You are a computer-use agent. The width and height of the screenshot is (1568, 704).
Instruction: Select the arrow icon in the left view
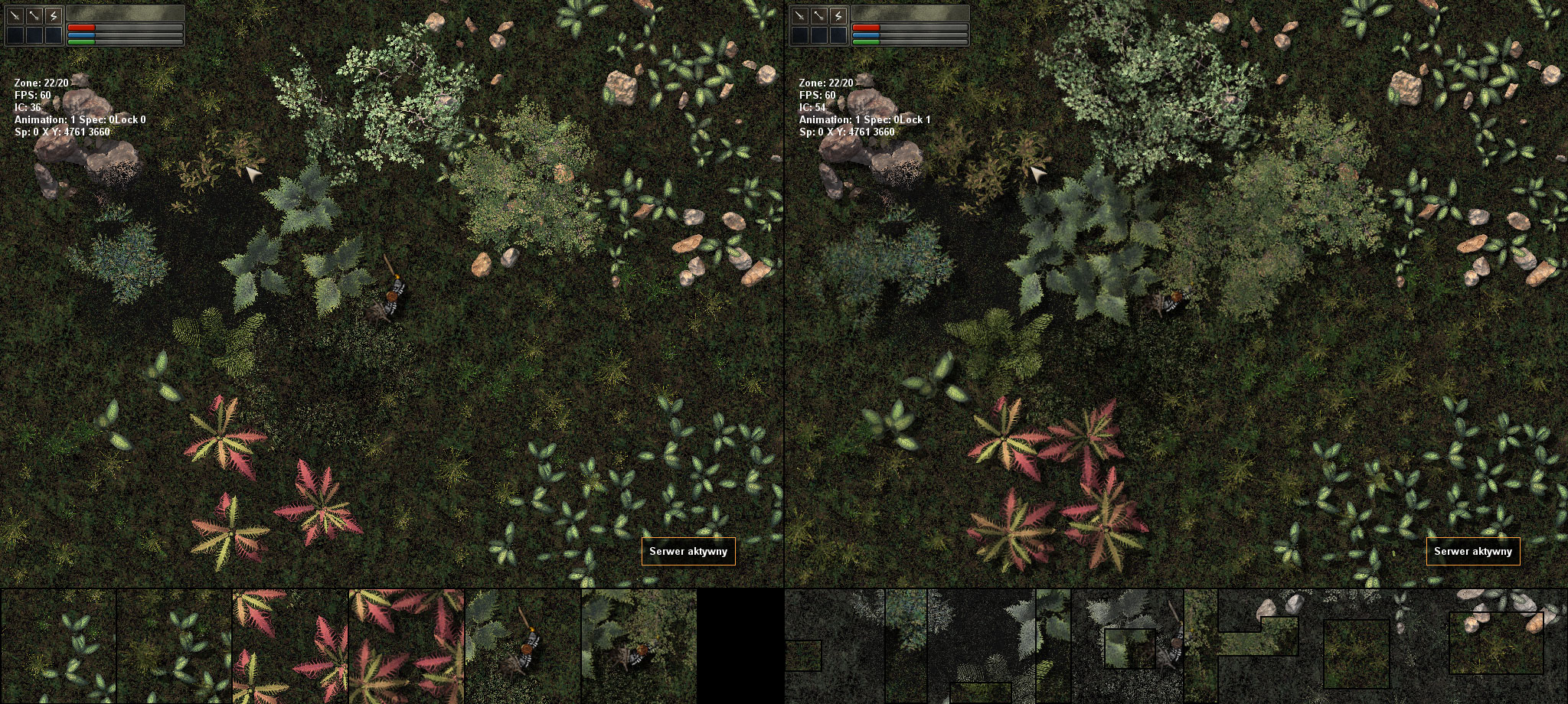point(34,15)
